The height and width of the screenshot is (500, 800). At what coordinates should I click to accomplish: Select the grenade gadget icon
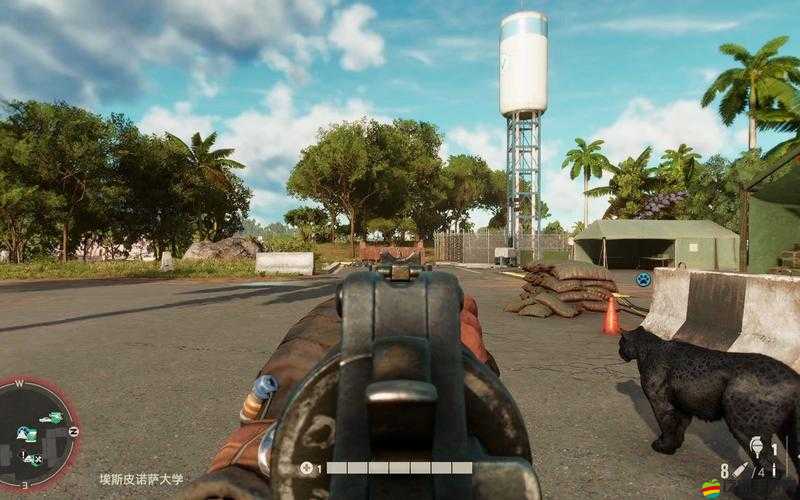[x=757, y=446]
